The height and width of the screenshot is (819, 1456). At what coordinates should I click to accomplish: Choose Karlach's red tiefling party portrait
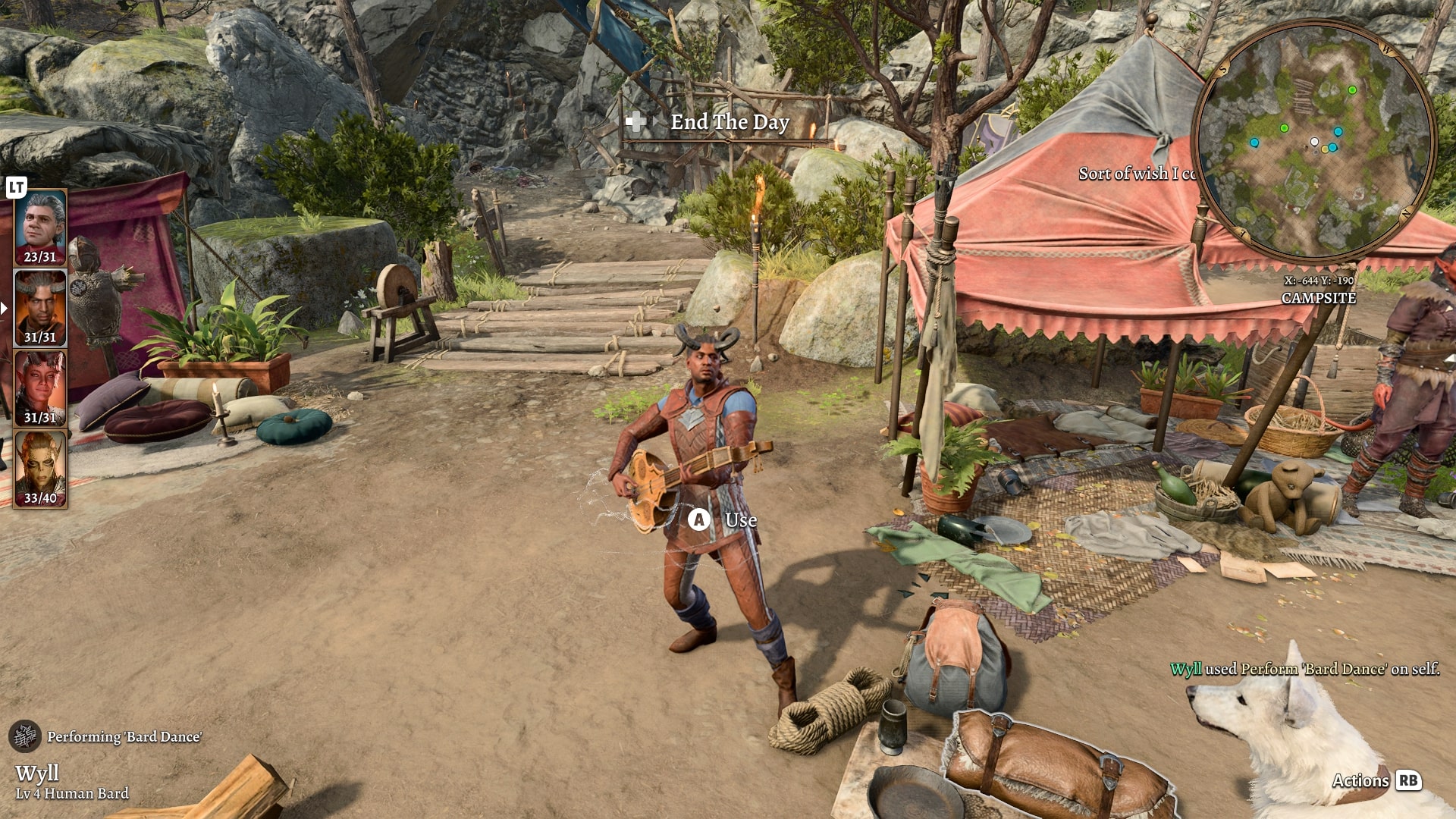(x=40, y=388)
